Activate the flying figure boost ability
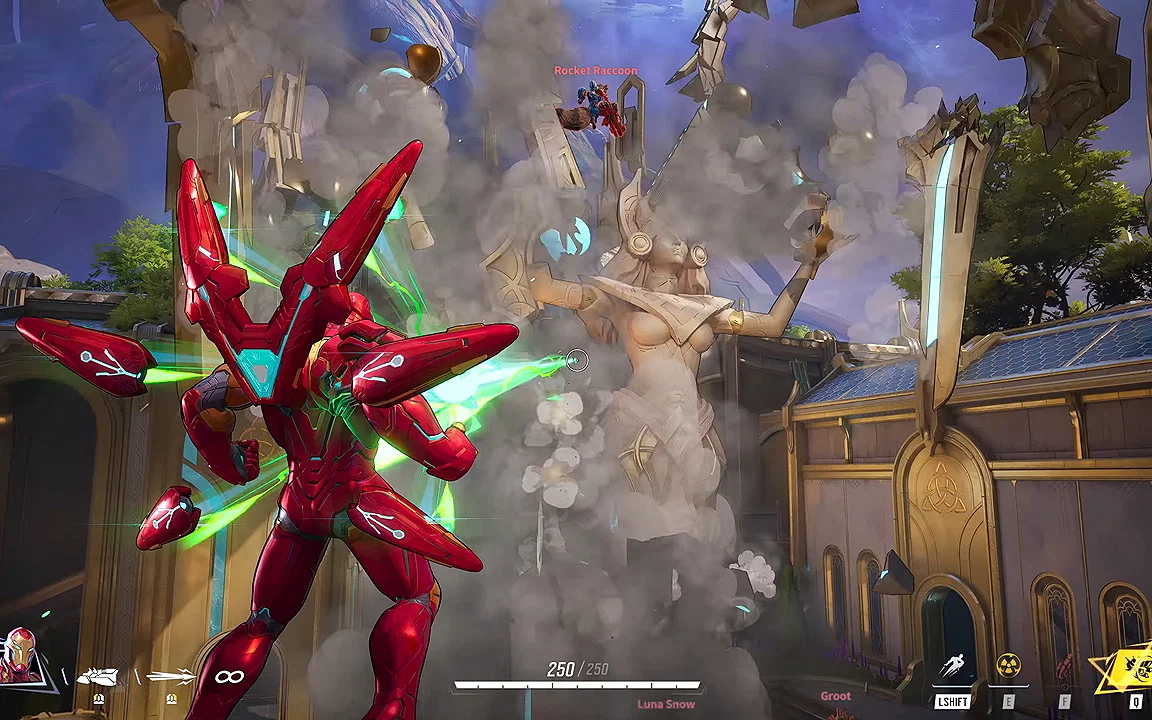This screenshot has width=1152, height=720. [952, 667]
